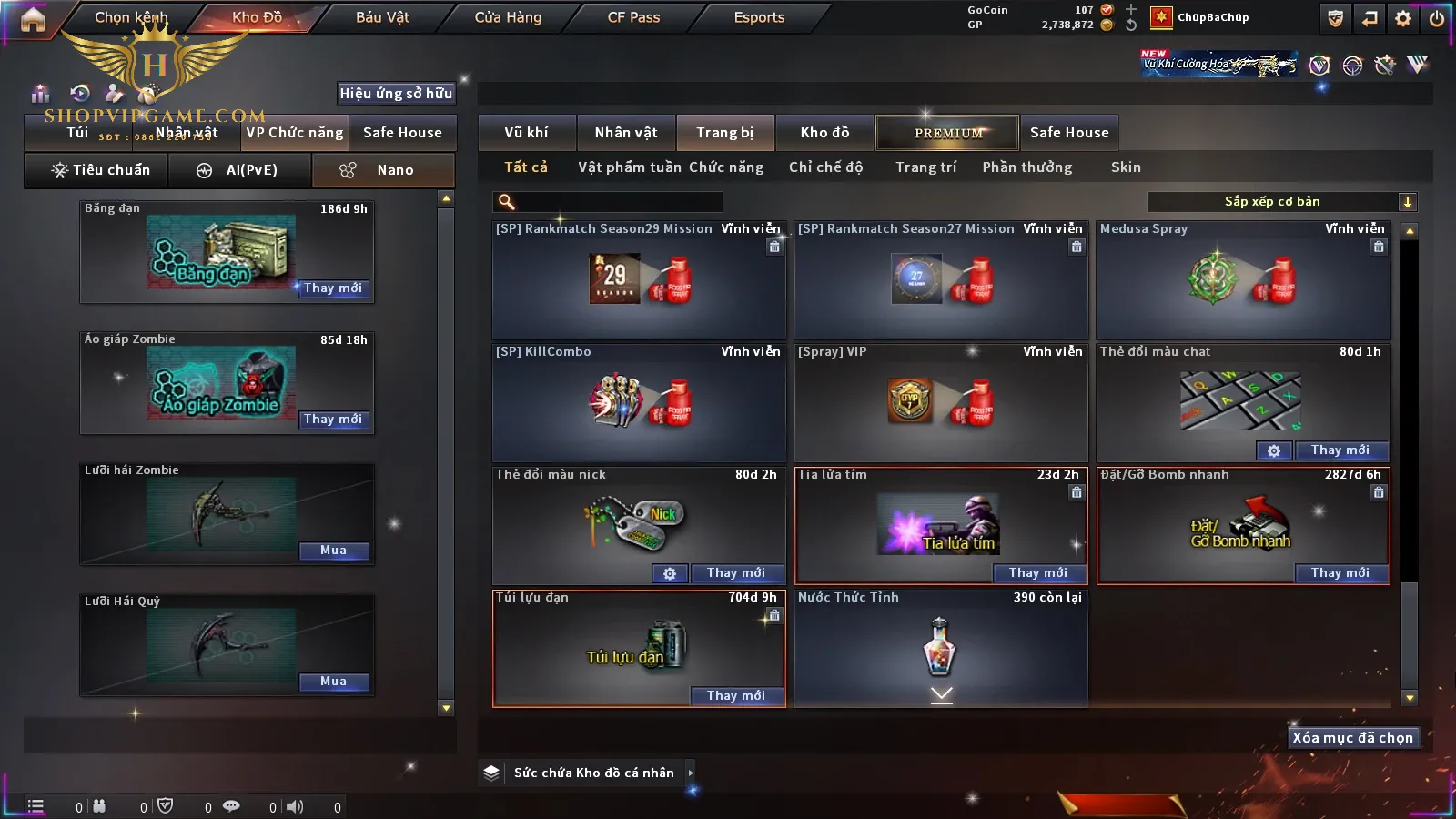Select the Nước Thức Tỉnh potion item

941,647
